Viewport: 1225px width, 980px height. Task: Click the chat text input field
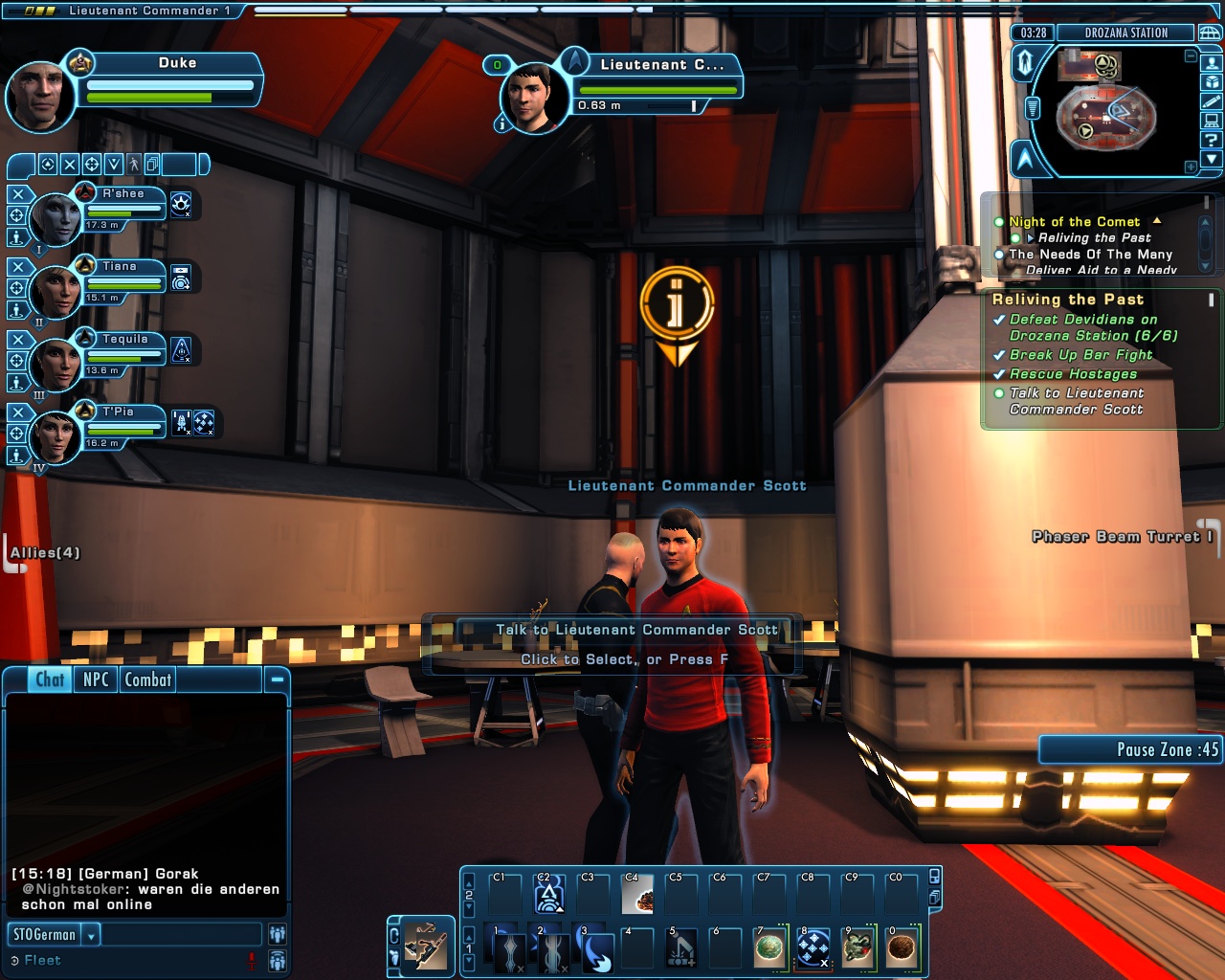tap(181, 935)
